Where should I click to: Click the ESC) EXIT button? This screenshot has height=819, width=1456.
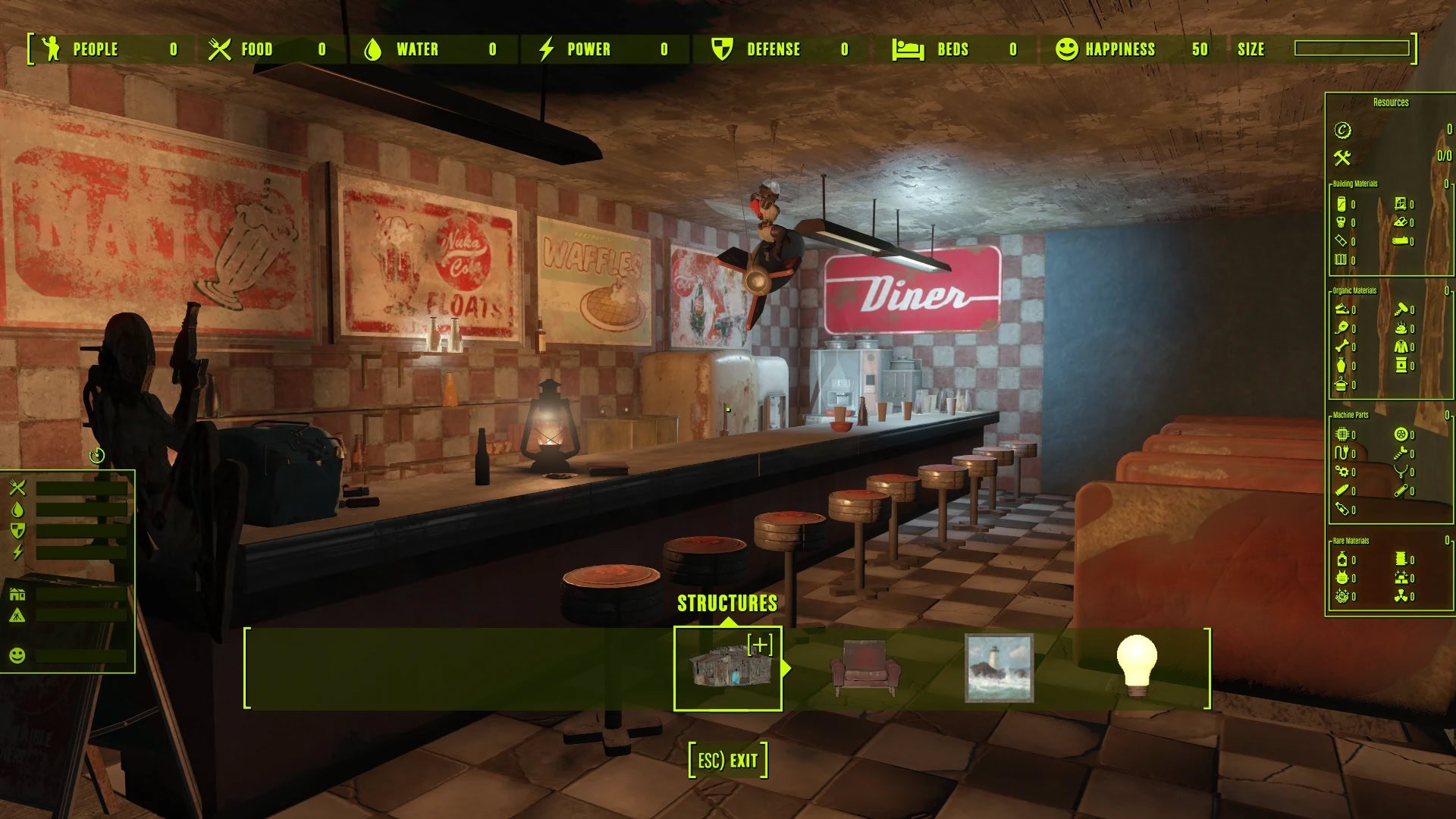(x=728, y=760)
